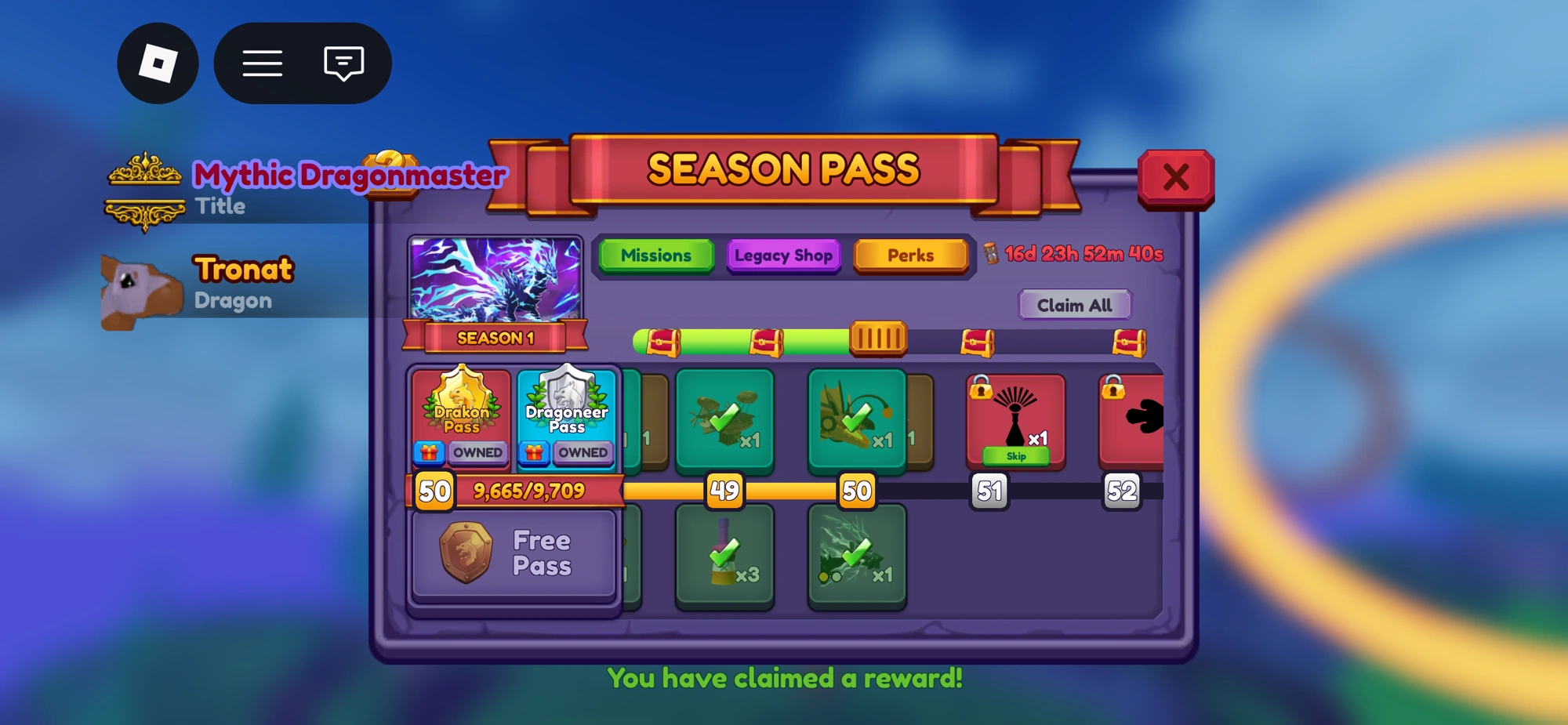Open the chat bubble icon
The height and width of the screenshot is (725, 1568).
[342, 63]
